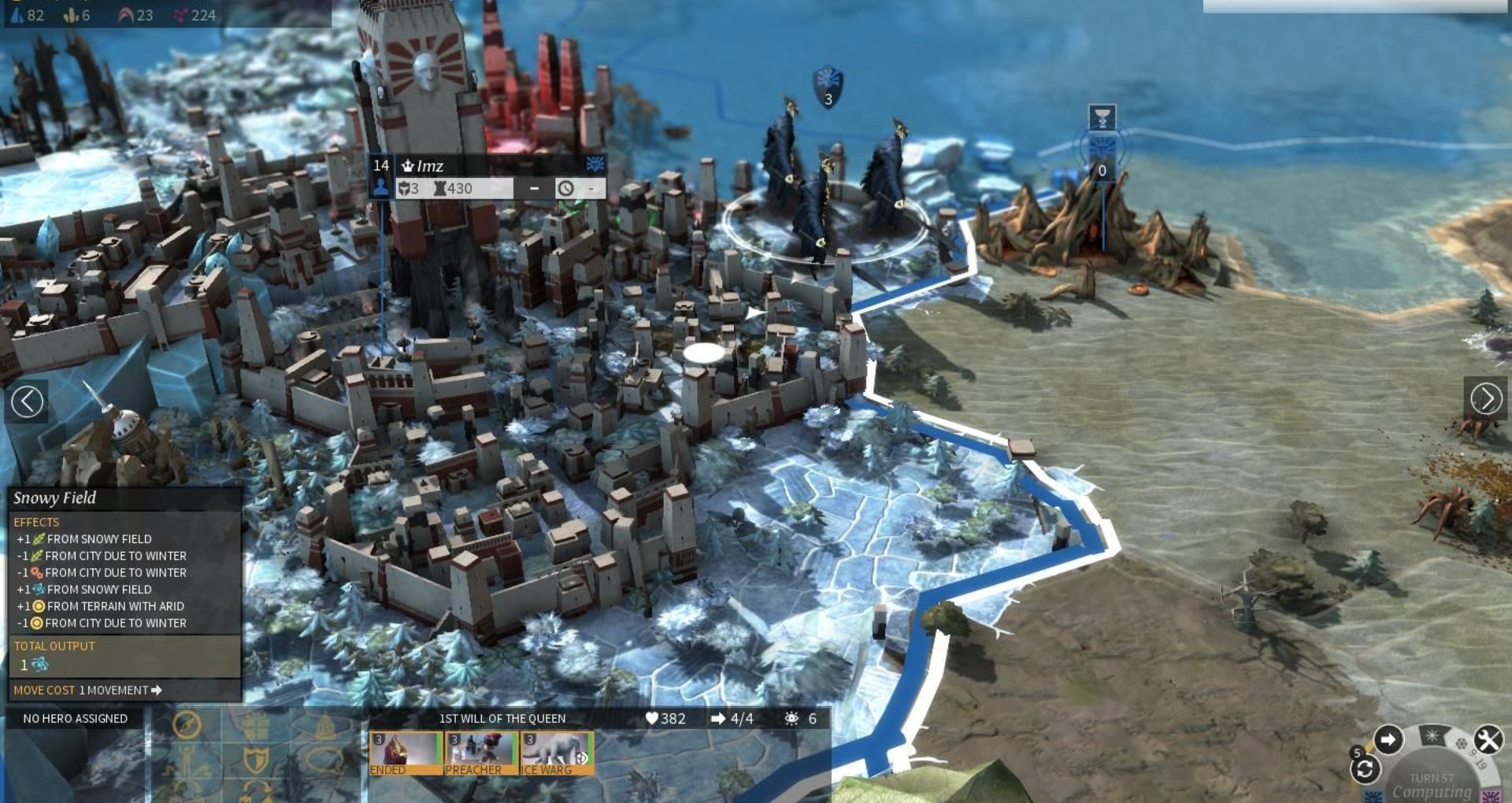Go to the next army with right arrow
Screen dimensions: 1512x803
1486,399
